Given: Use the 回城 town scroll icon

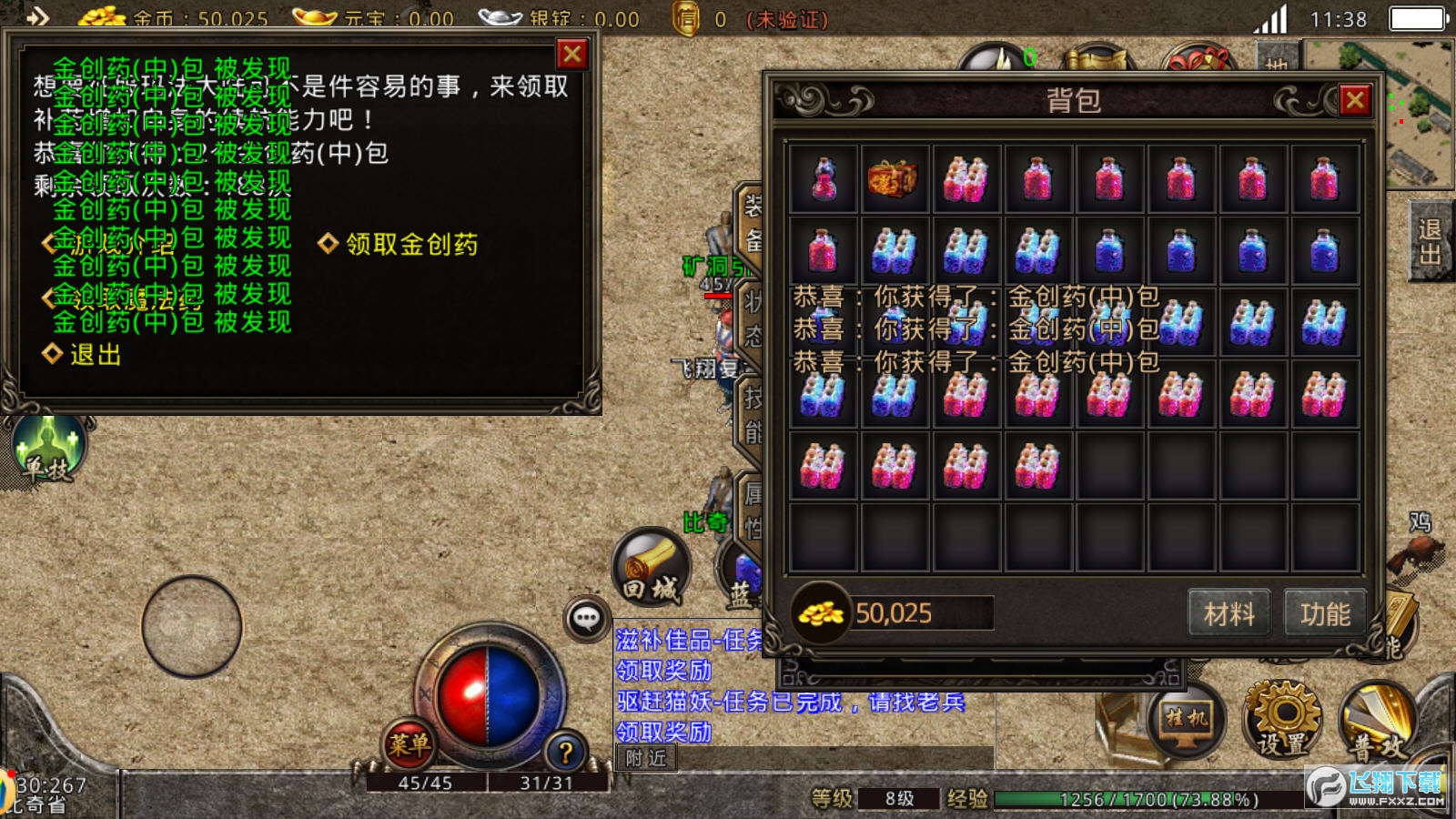Looking at the screenshot, I should click(x=651, y=569).
